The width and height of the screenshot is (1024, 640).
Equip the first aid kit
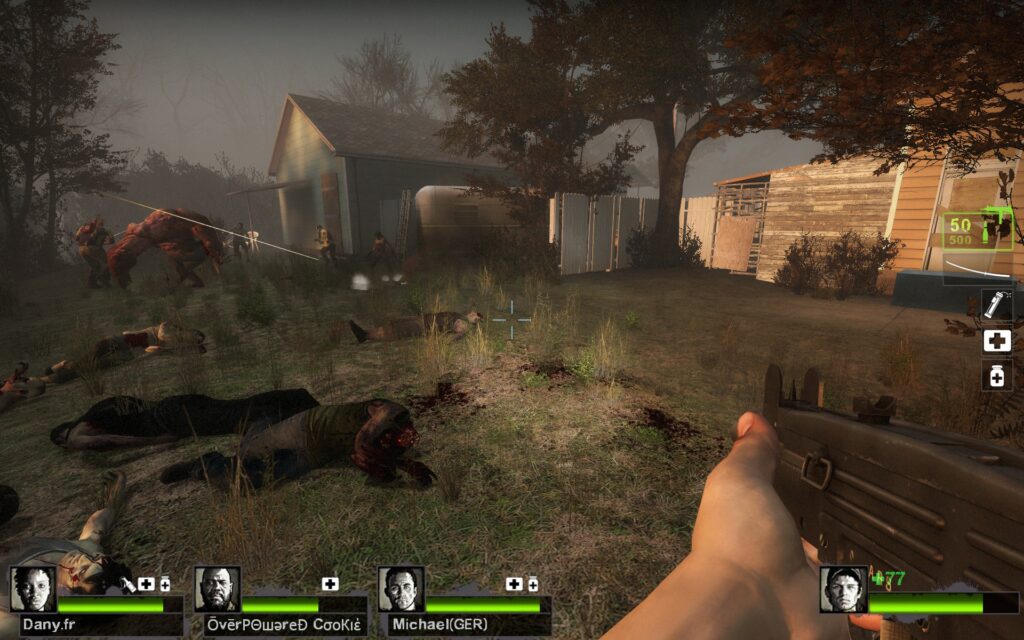996,340
